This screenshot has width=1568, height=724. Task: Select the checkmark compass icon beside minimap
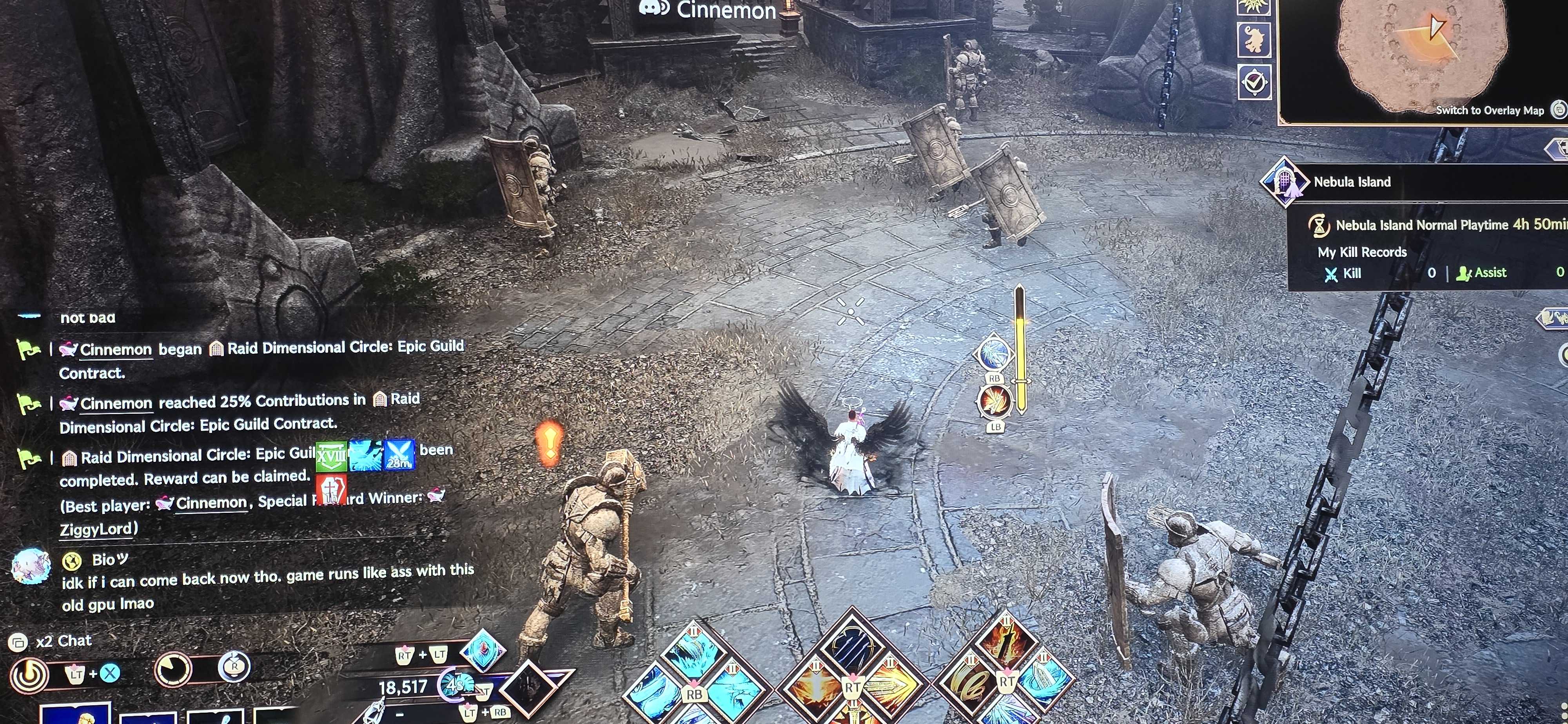click(x=1254, y=82)
